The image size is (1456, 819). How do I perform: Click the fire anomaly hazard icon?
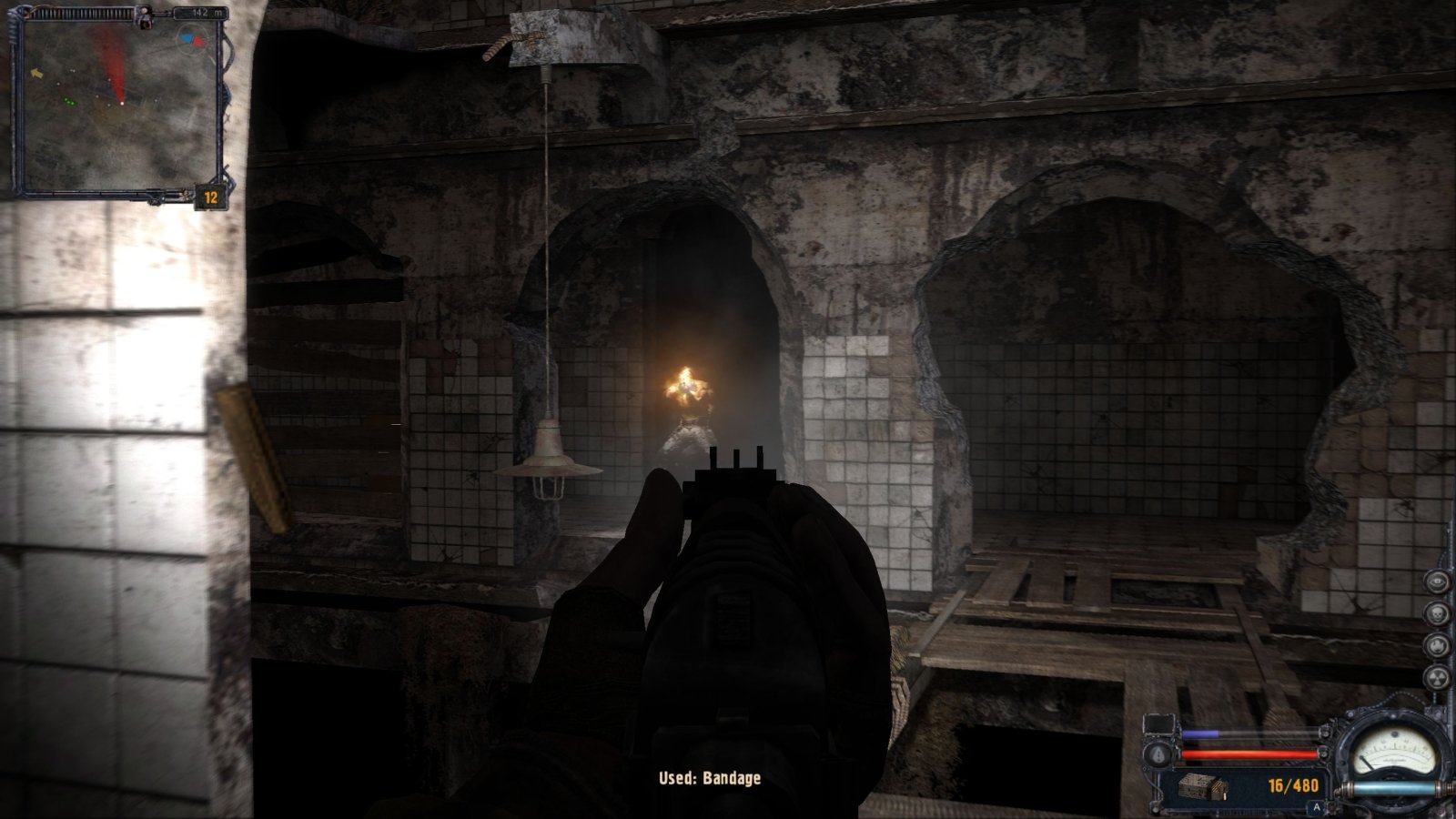click(x=1438, y=645)
